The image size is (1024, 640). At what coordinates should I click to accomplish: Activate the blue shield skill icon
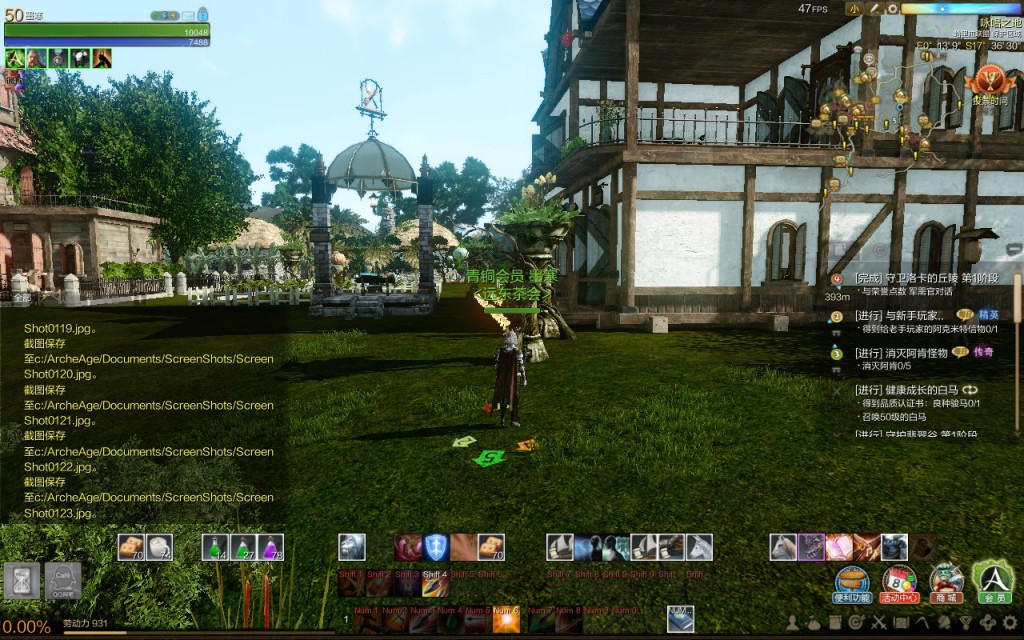(x=435, y=547)
